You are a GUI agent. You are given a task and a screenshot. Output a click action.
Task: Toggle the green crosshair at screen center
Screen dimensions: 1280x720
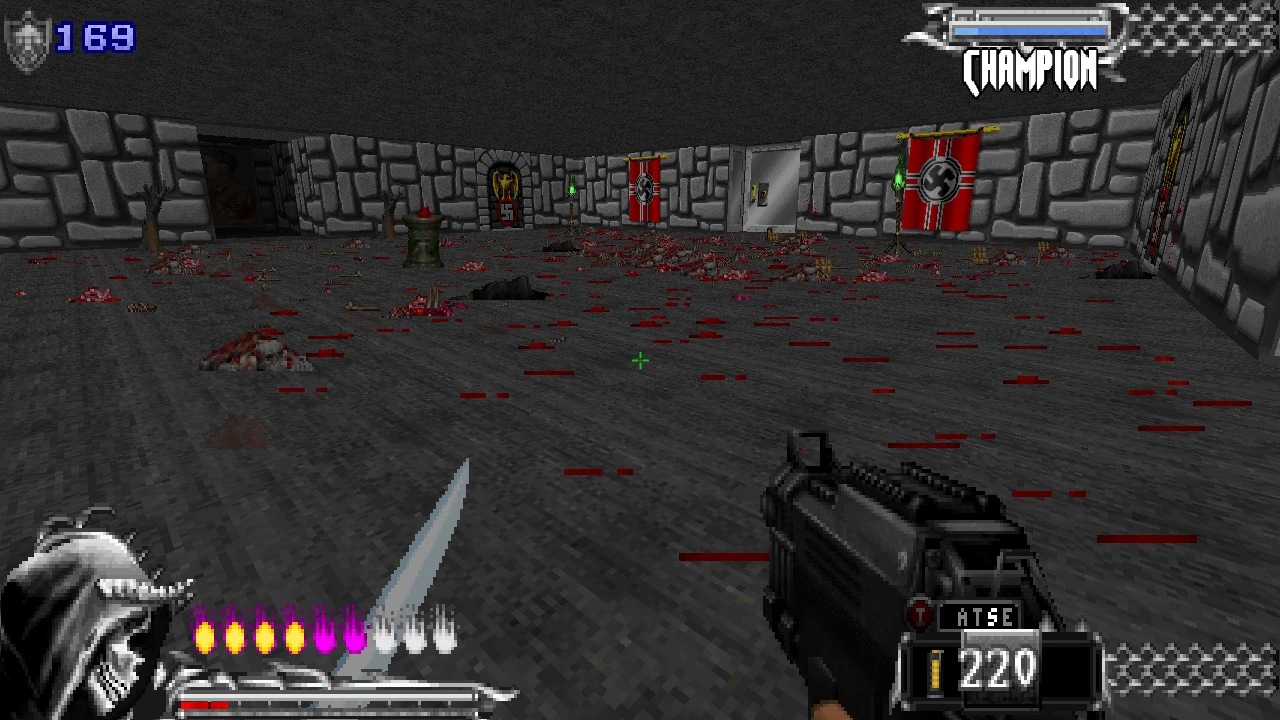(640, 361)
